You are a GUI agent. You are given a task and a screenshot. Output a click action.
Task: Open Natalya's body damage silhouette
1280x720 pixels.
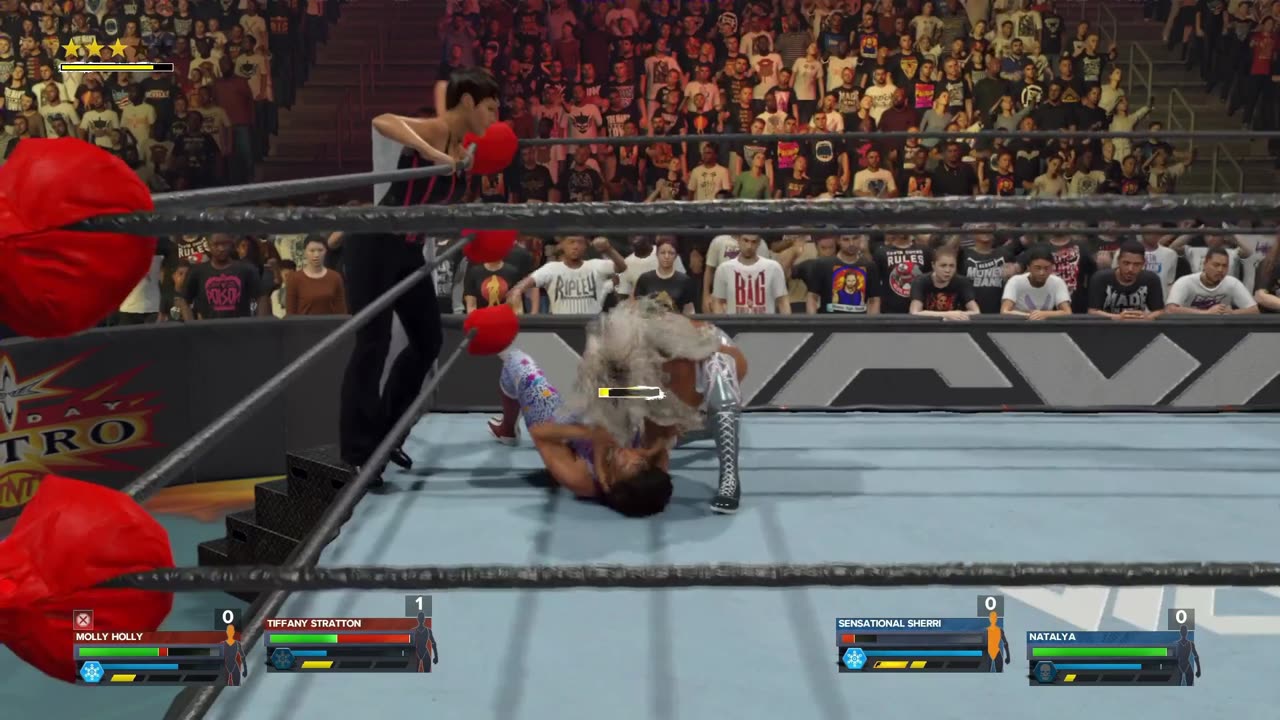1185,654
